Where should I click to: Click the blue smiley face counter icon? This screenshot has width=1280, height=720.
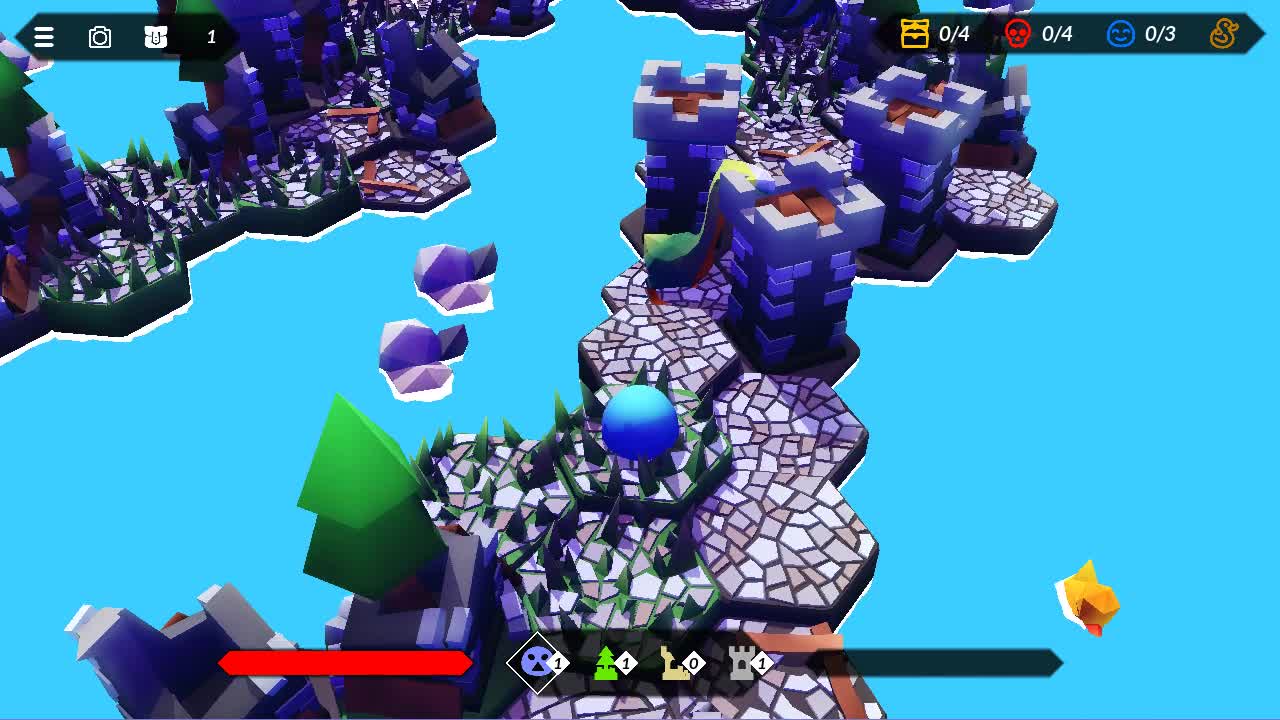pos(1120,33)
